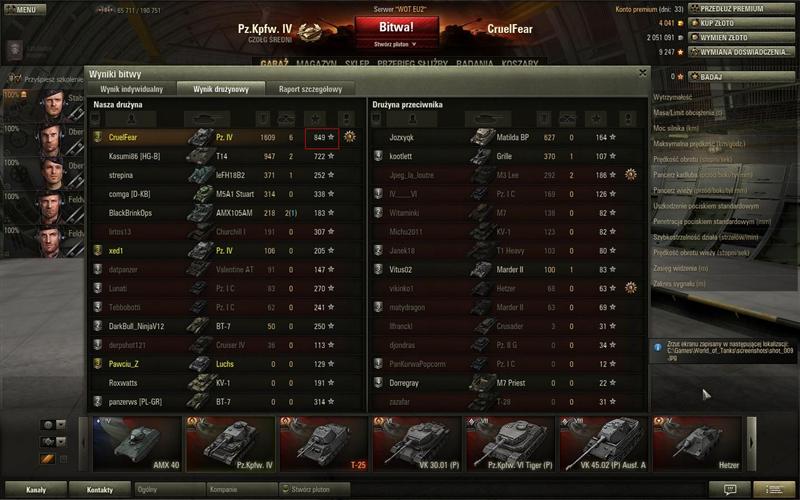Open the Raport szczegółowy tab
The width and height of the screenshot is (800, 500).
point(310,89)
